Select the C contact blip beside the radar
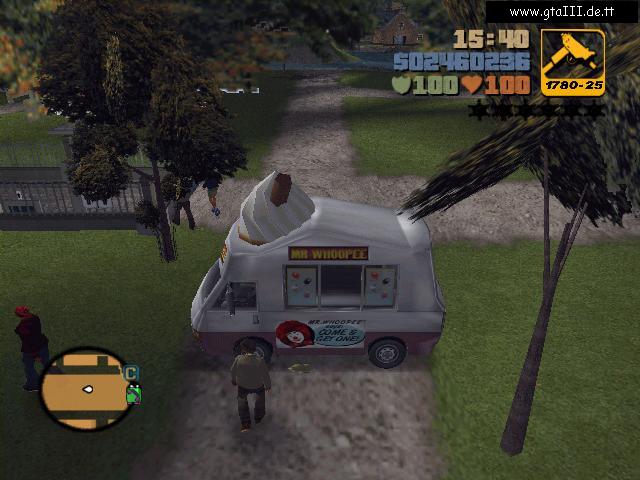 (x=131, y=373)
